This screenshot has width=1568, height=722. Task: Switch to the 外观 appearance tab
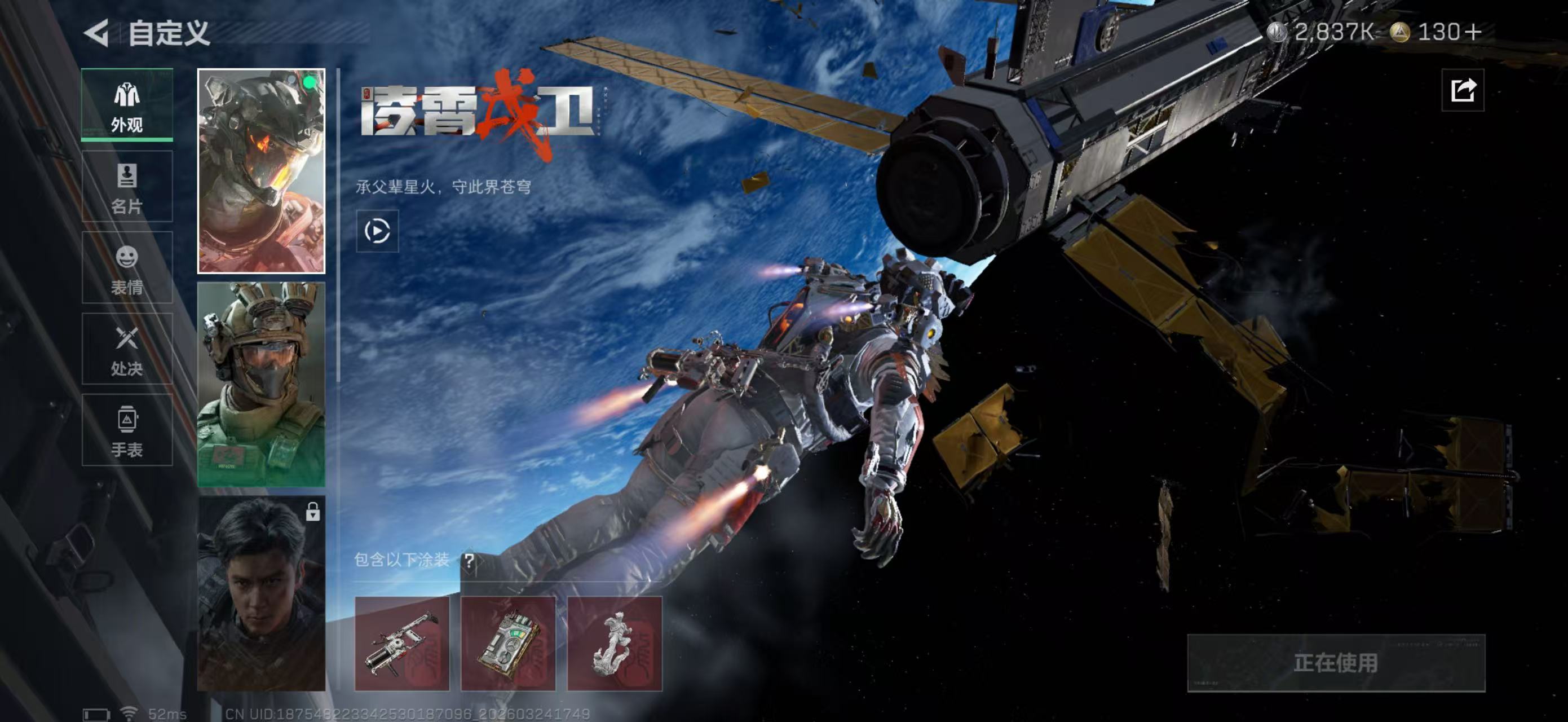pyautogui.click(x=127, y=105)
